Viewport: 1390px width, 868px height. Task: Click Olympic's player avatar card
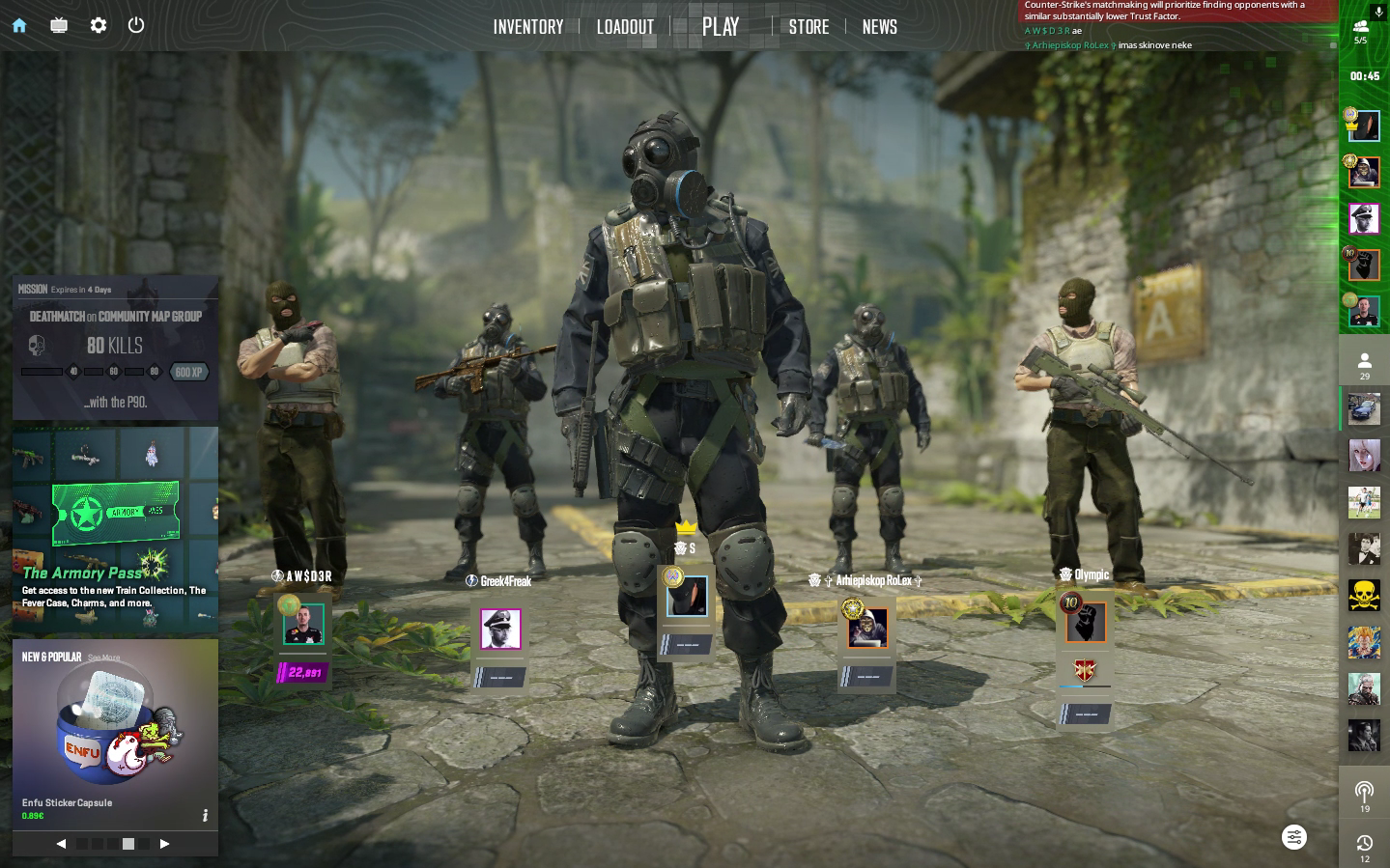tap(1086, 623)
